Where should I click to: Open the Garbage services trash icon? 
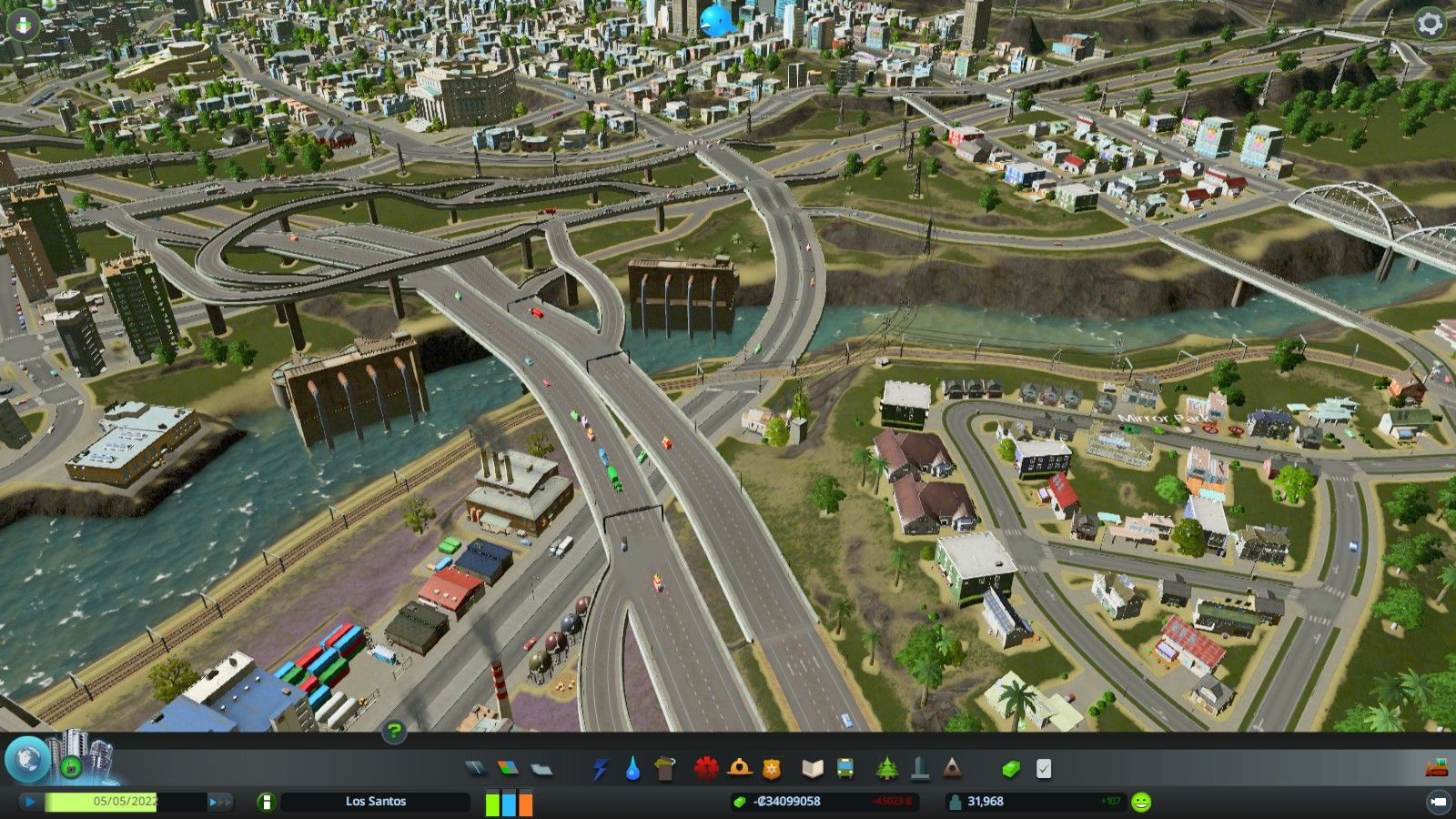(664, 769)
